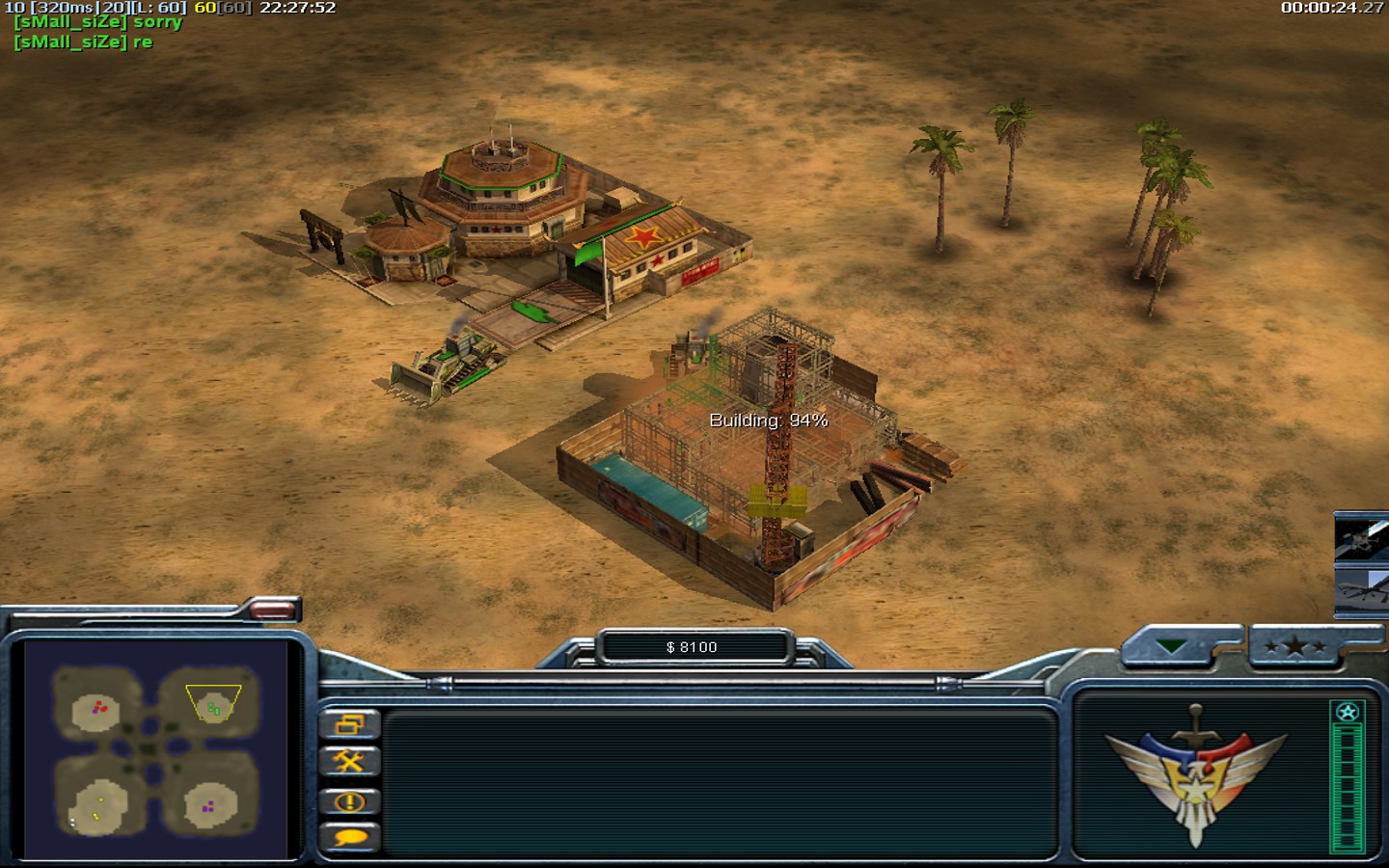Screen dimensions: 1389x868
Task: Open the three-star General's Powers button
Action: (x=1295, y=647)
